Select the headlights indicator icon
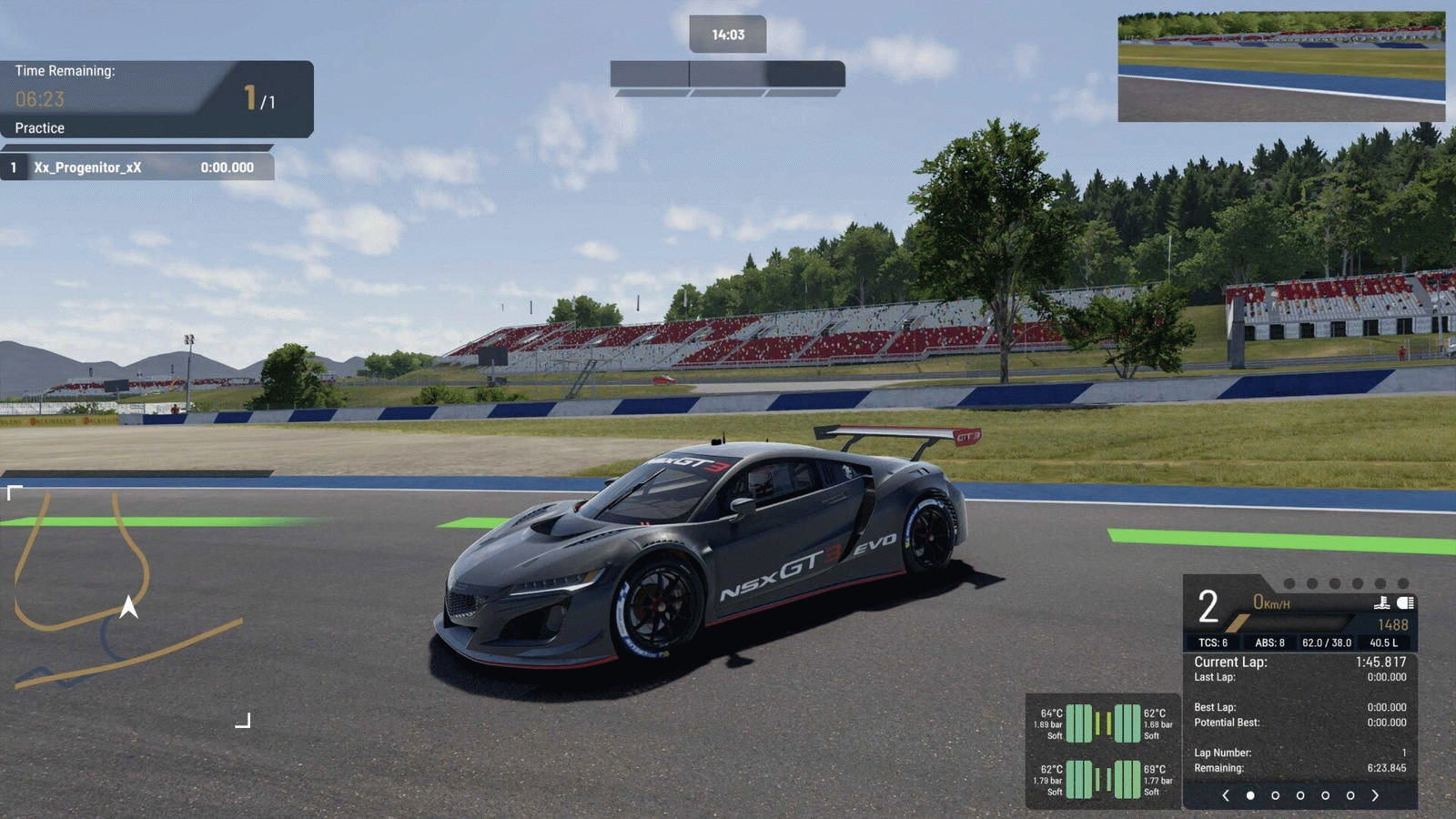Image resolution: width=1456 pixels, height=819 pixels. click(1404, 602)
